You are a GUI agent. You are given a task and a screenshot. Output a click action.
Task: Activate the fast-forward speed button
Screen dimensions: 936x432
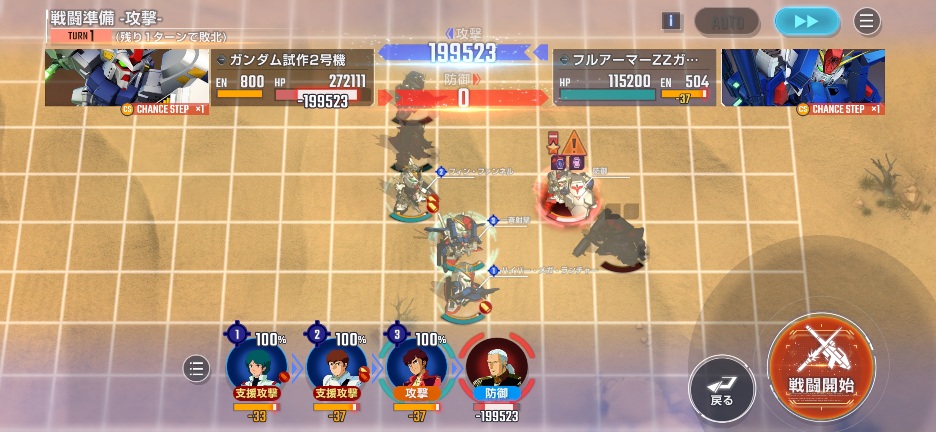click(806, 21)
